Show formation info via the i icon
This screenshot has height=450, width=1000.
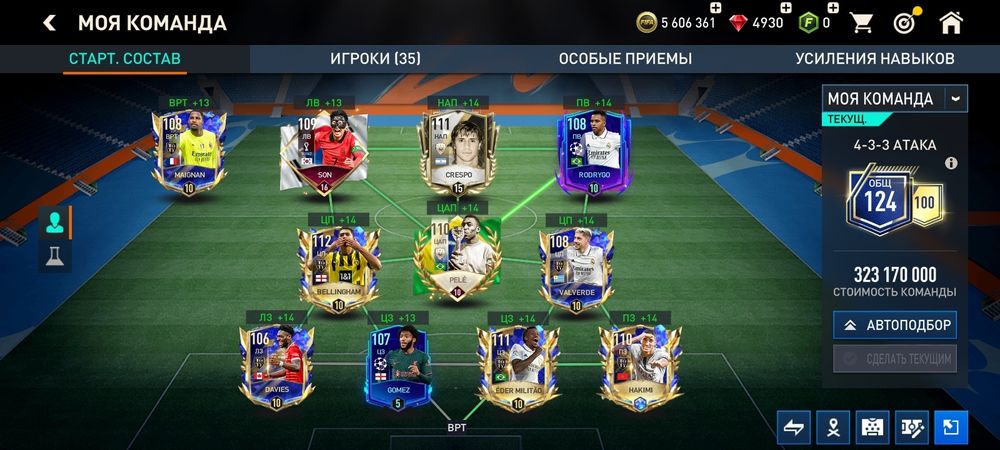click(x=951, y=163)
